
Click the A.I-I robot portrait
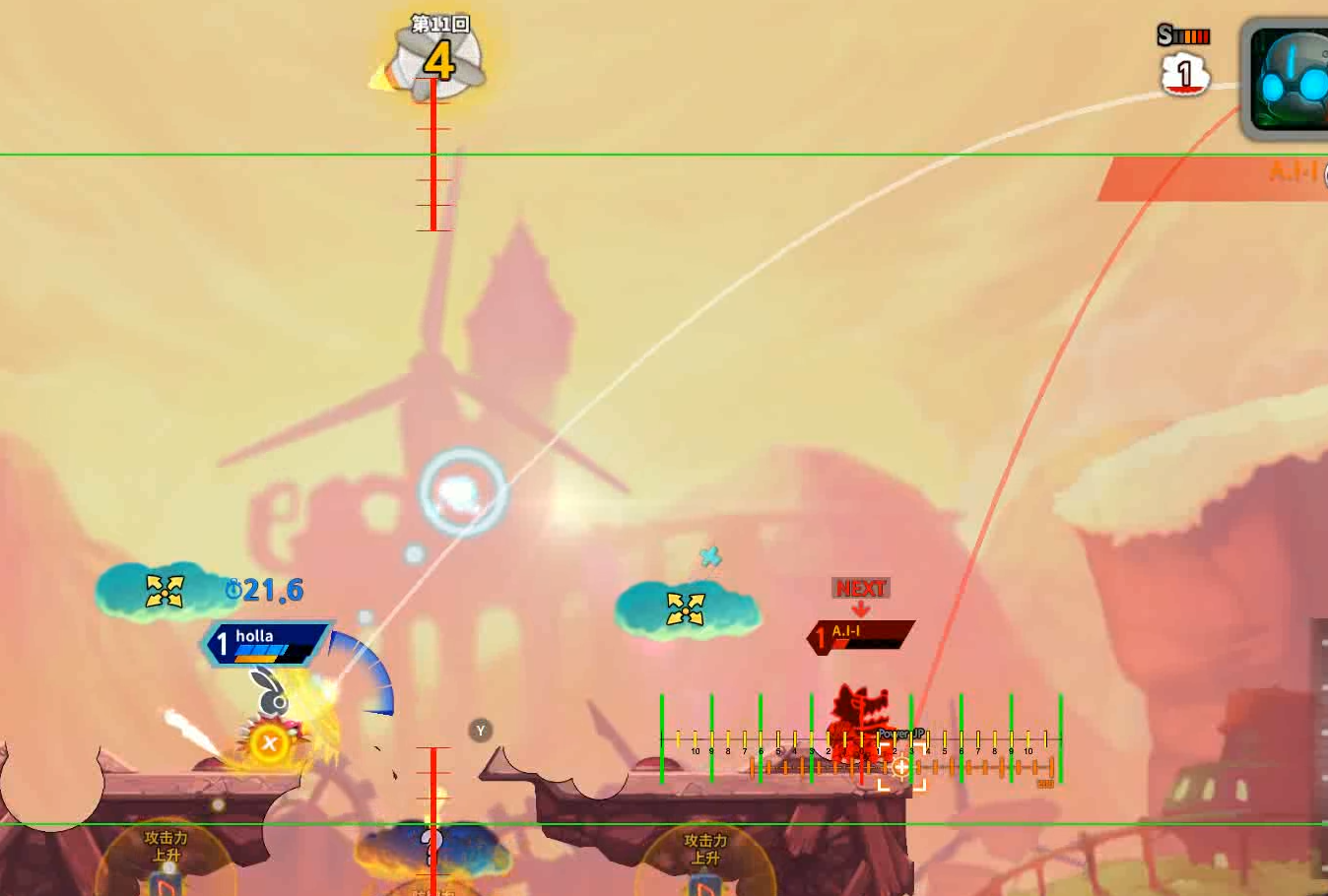point(1287,79)
